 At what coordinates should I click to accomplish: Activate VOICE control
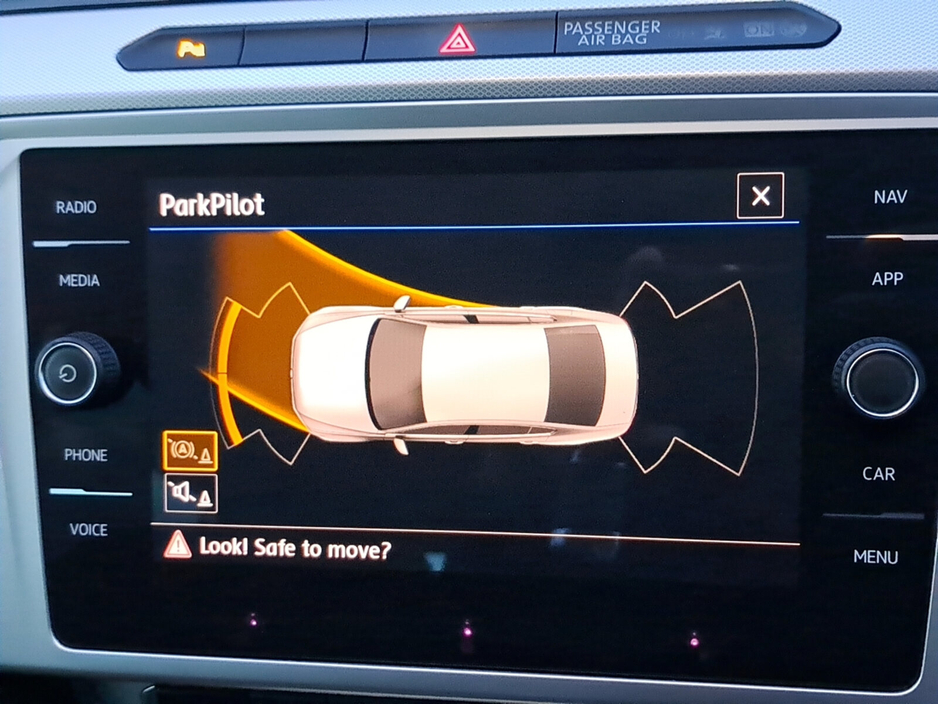pyautogui.click(x=88, y=529)
